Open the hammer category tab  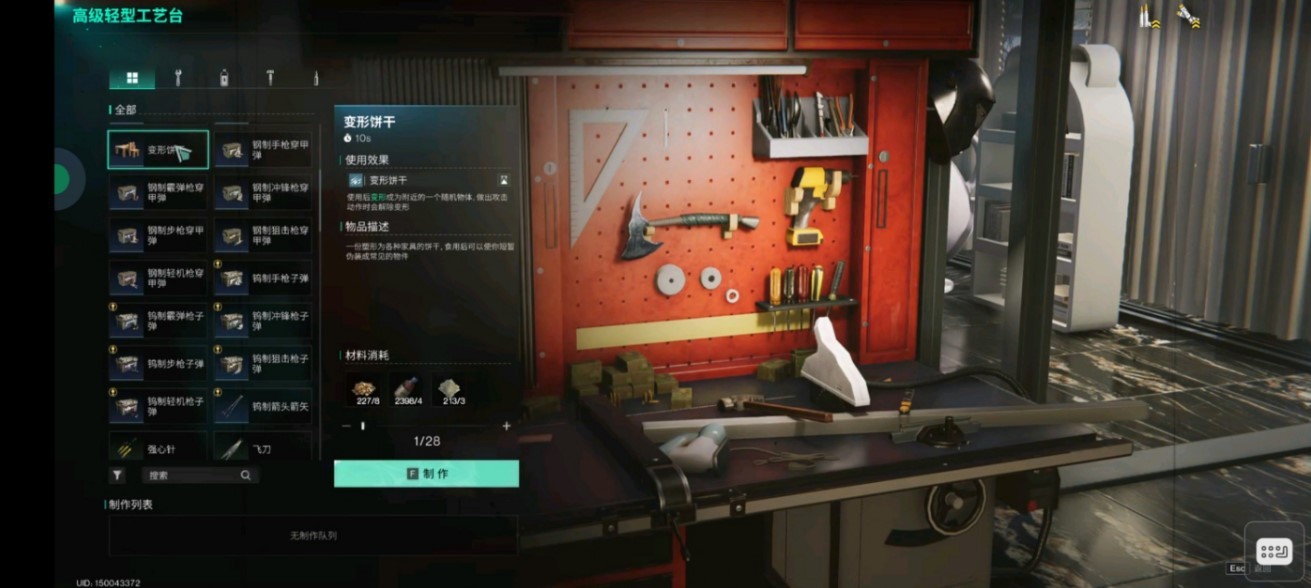[270, 78]
